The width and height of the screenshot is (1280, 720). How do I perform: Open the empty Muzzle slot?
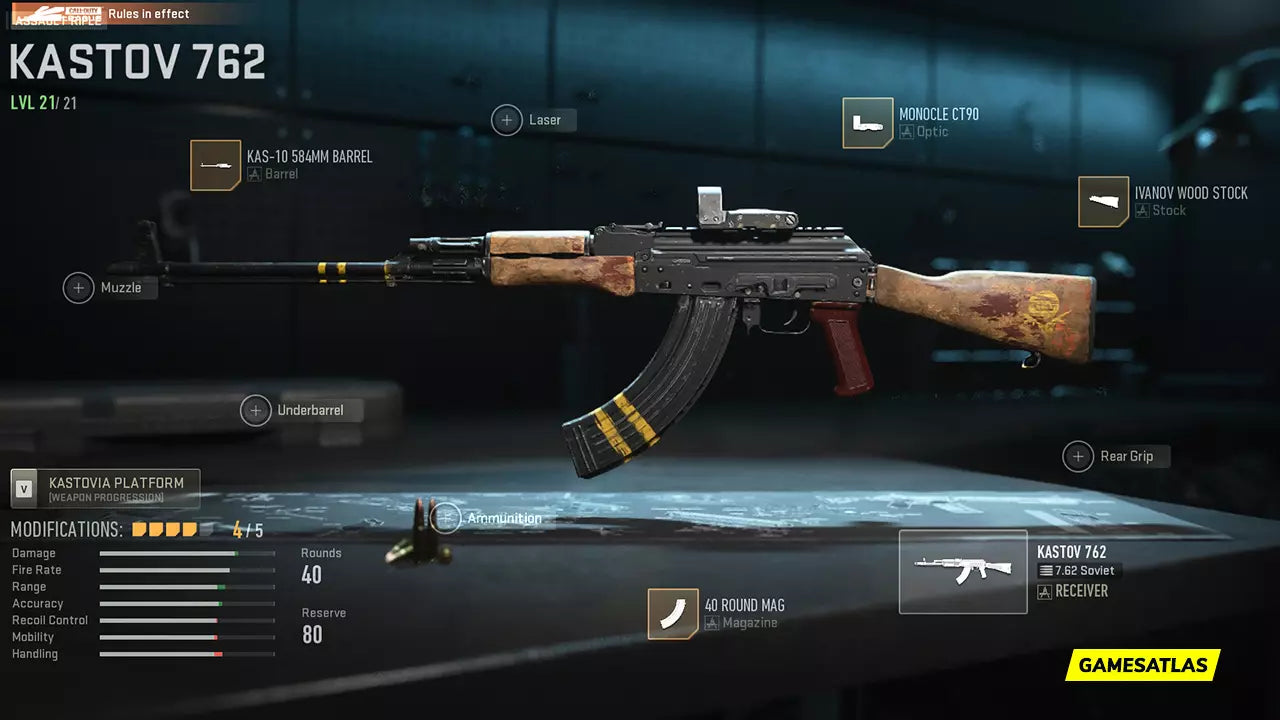[79, 288]
